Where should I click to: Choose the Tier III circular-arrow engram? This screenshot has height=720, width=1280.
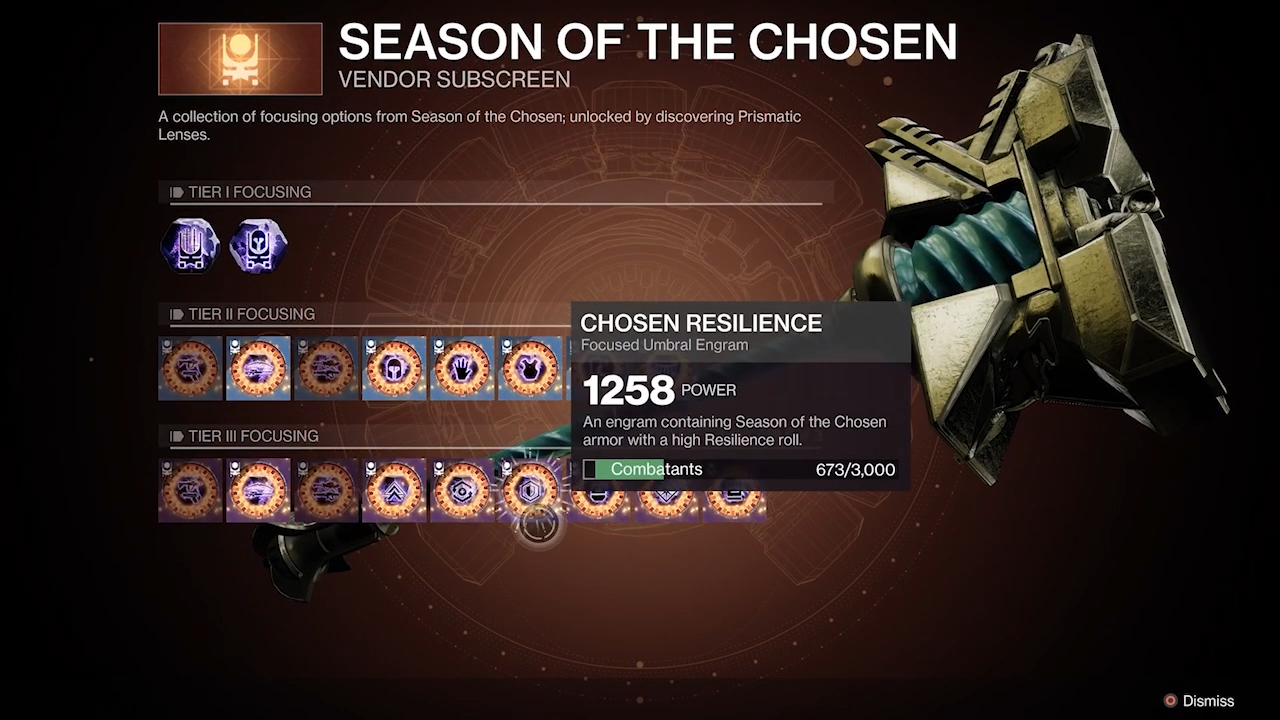(462, 490)
